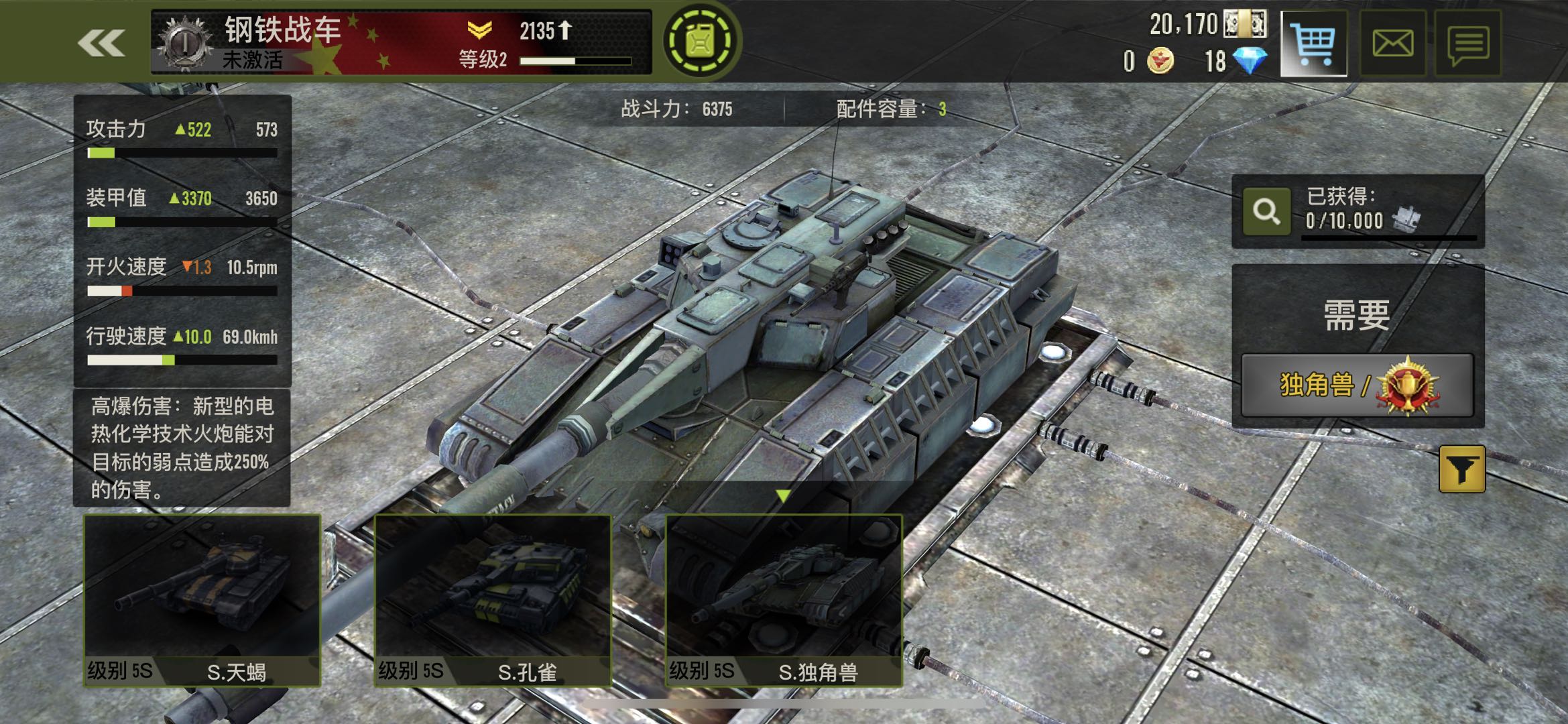Select the S.天蝎 tank thumbnail

[x=202, y=600]
